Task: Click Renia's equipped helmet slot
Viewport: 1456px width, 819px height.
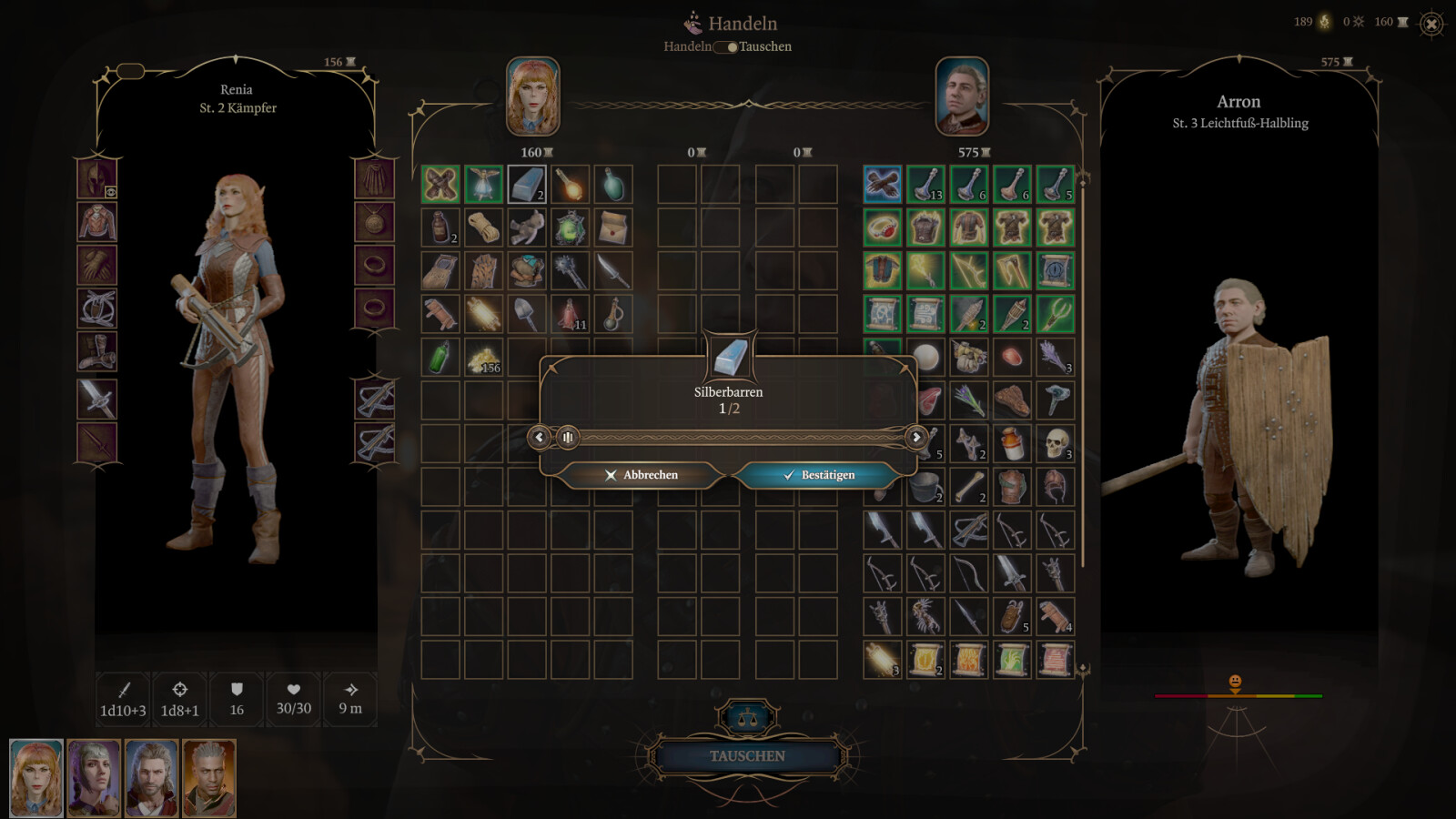Action: point(97,178)
